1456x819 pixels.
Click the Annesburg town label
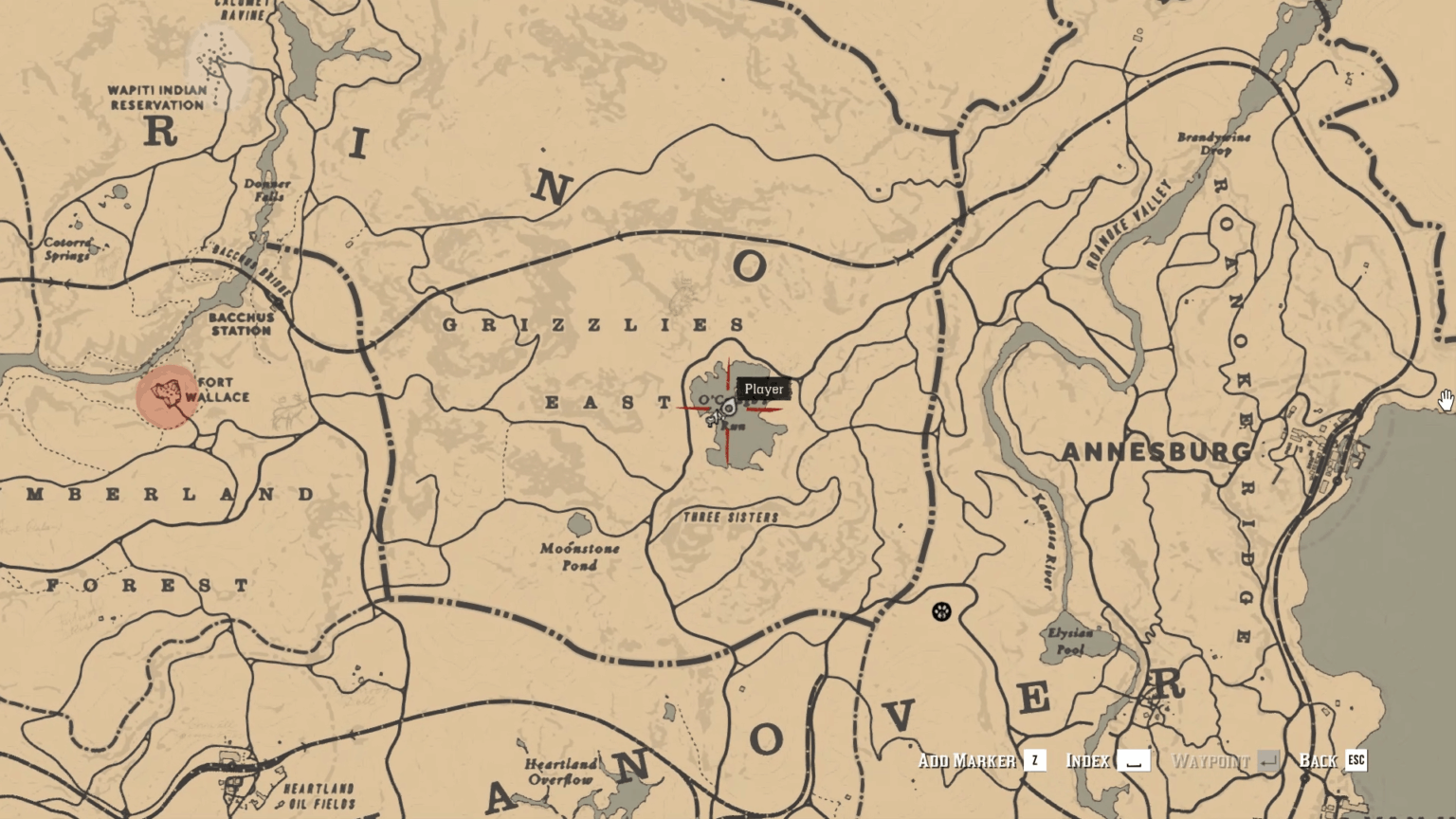pyautogui.click(x=1157, y=452)
